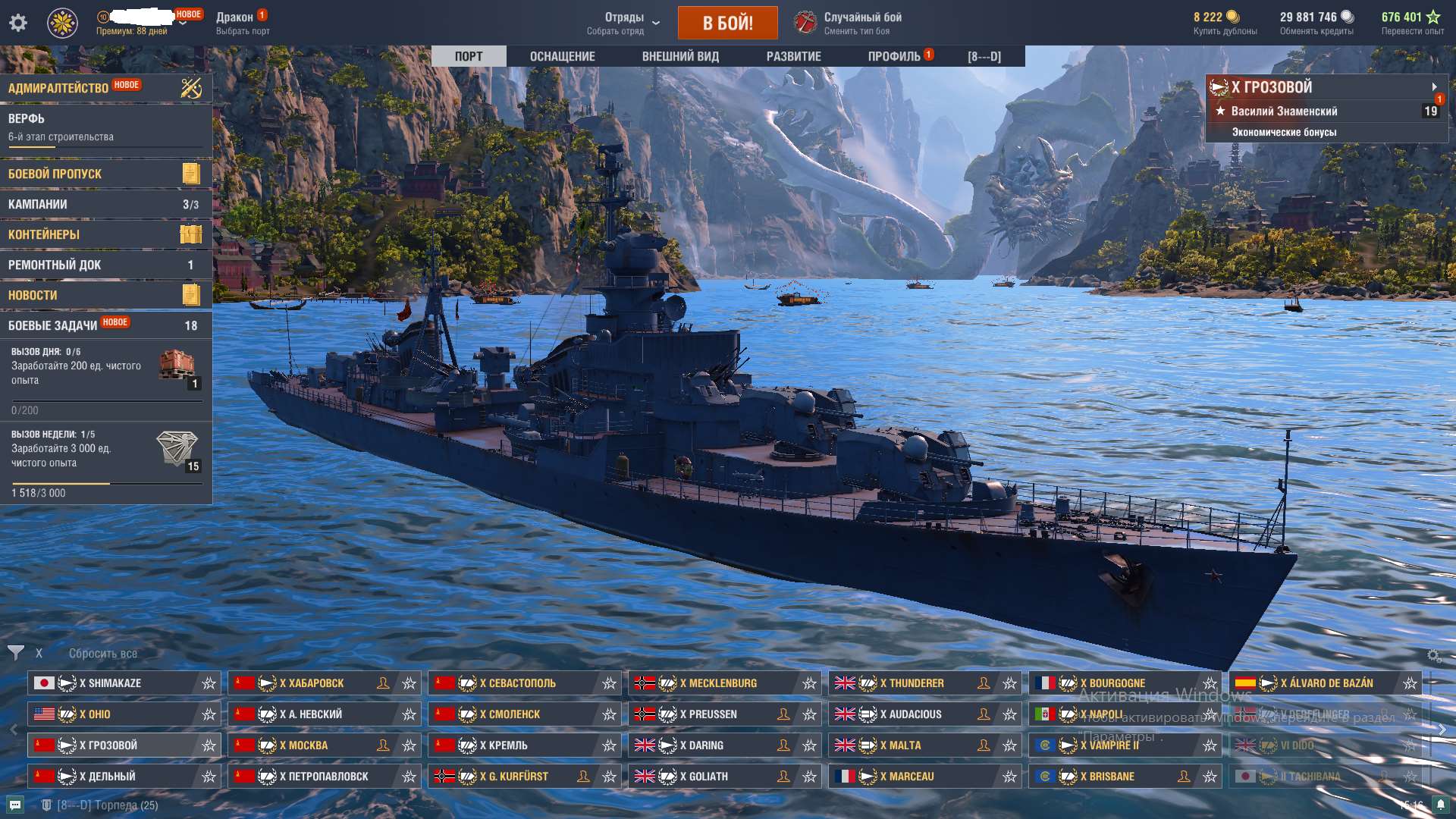This screenshot has width=1456, height=819.
Task: Click the Battle Pass document icon
Action: point(192,173)
